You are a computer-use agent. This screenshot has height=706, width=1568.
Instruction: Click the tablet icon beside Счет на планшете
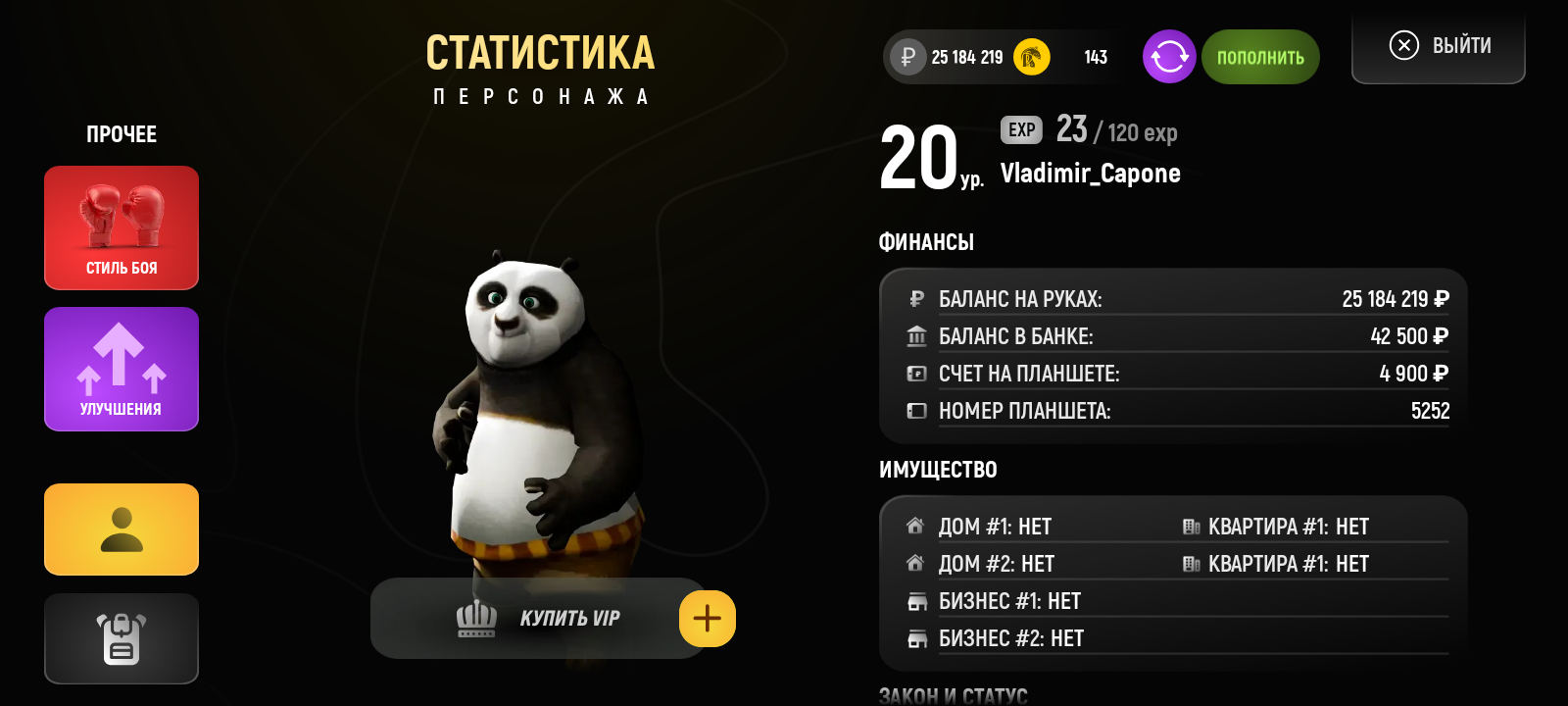point(916,373)
